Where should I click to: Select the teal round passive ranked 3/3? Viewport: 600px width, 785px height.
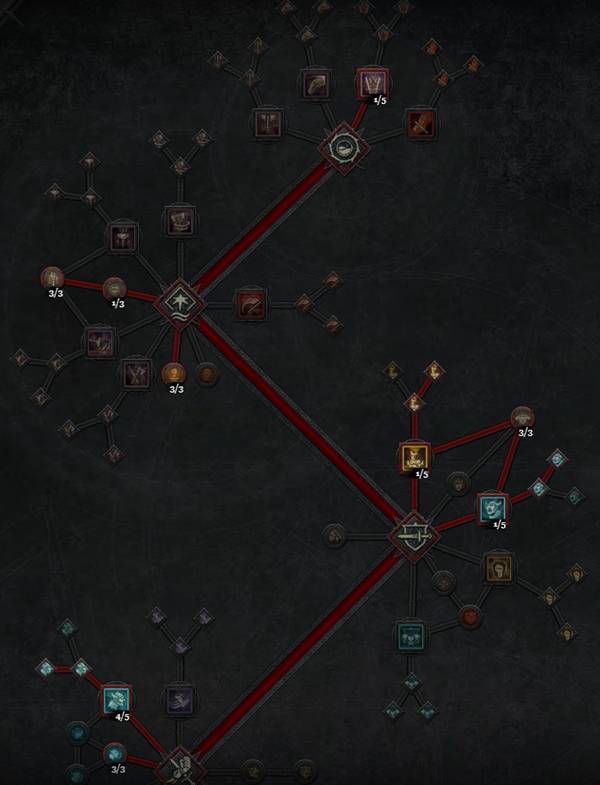click(x=115, y=753)
